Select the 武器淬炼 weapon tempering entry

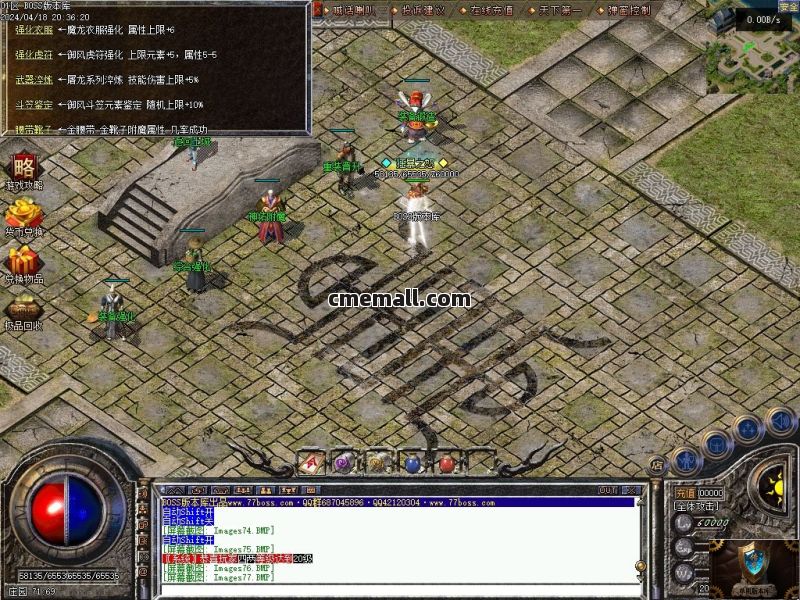33,79
